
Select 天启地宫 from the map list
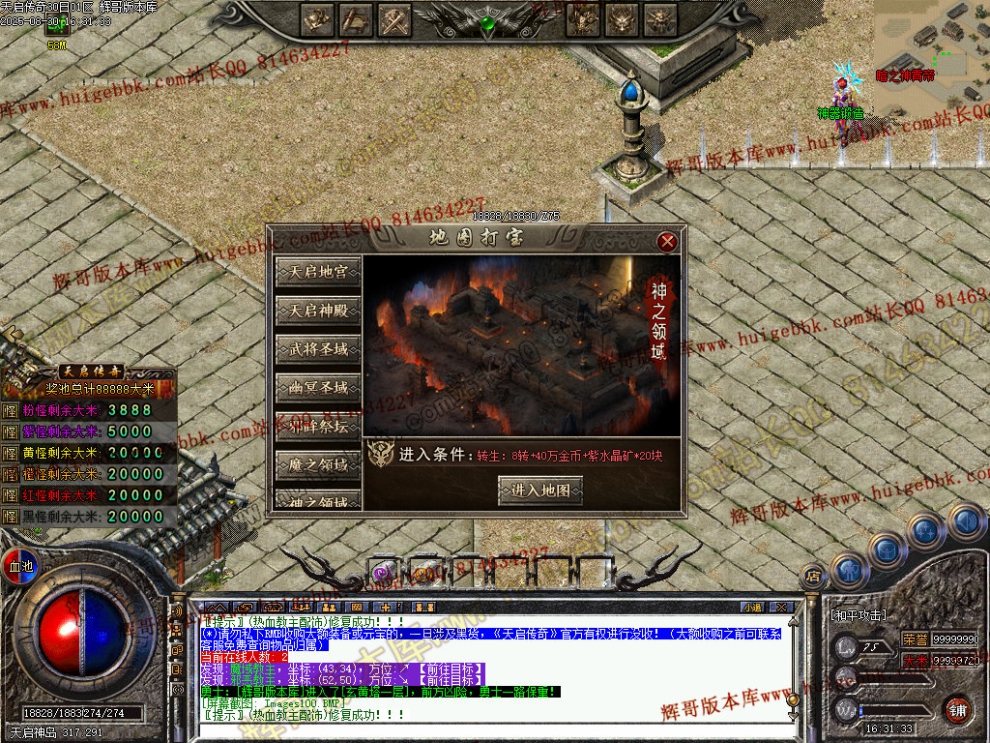coord(318,271)
